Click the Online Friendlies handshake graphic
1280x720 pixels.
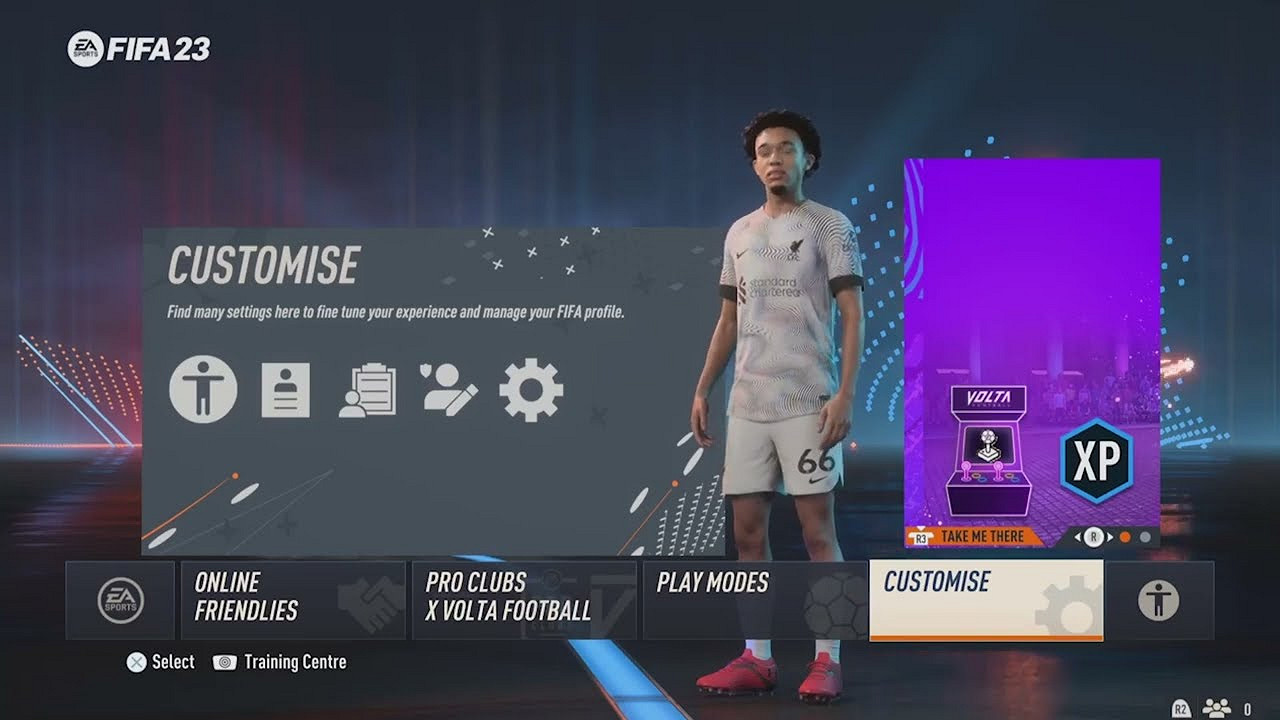pos(369,600)
